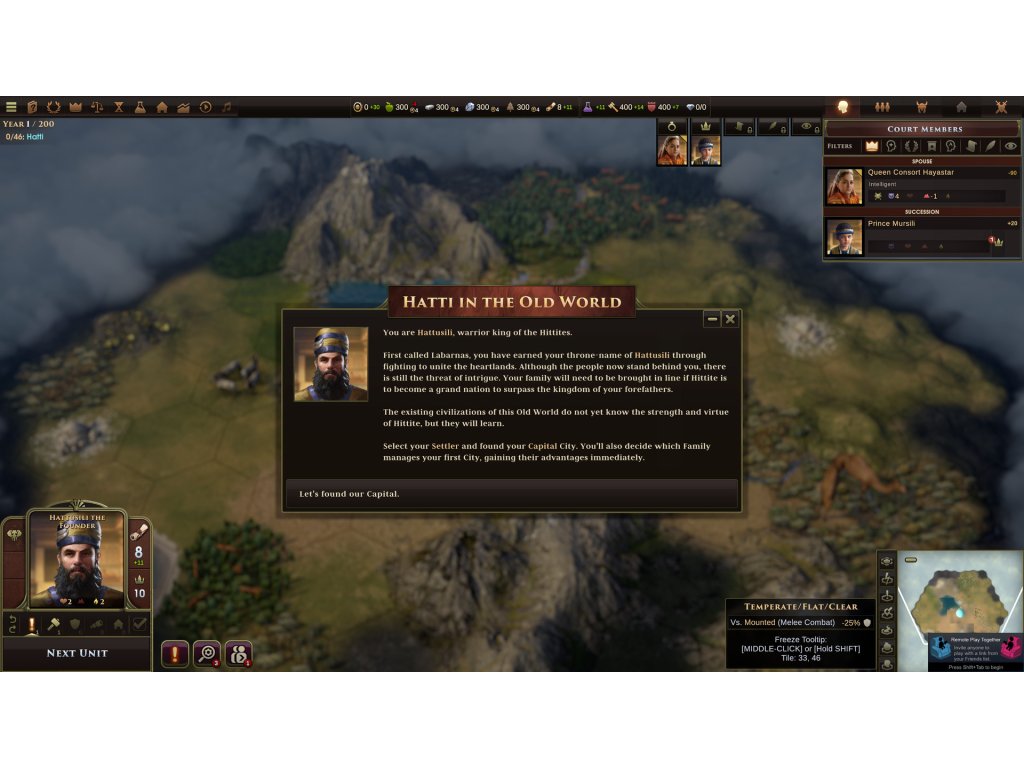Switch to the house cities tab
The width and height of the screenshot is (1024, 768).
(961, 107)
